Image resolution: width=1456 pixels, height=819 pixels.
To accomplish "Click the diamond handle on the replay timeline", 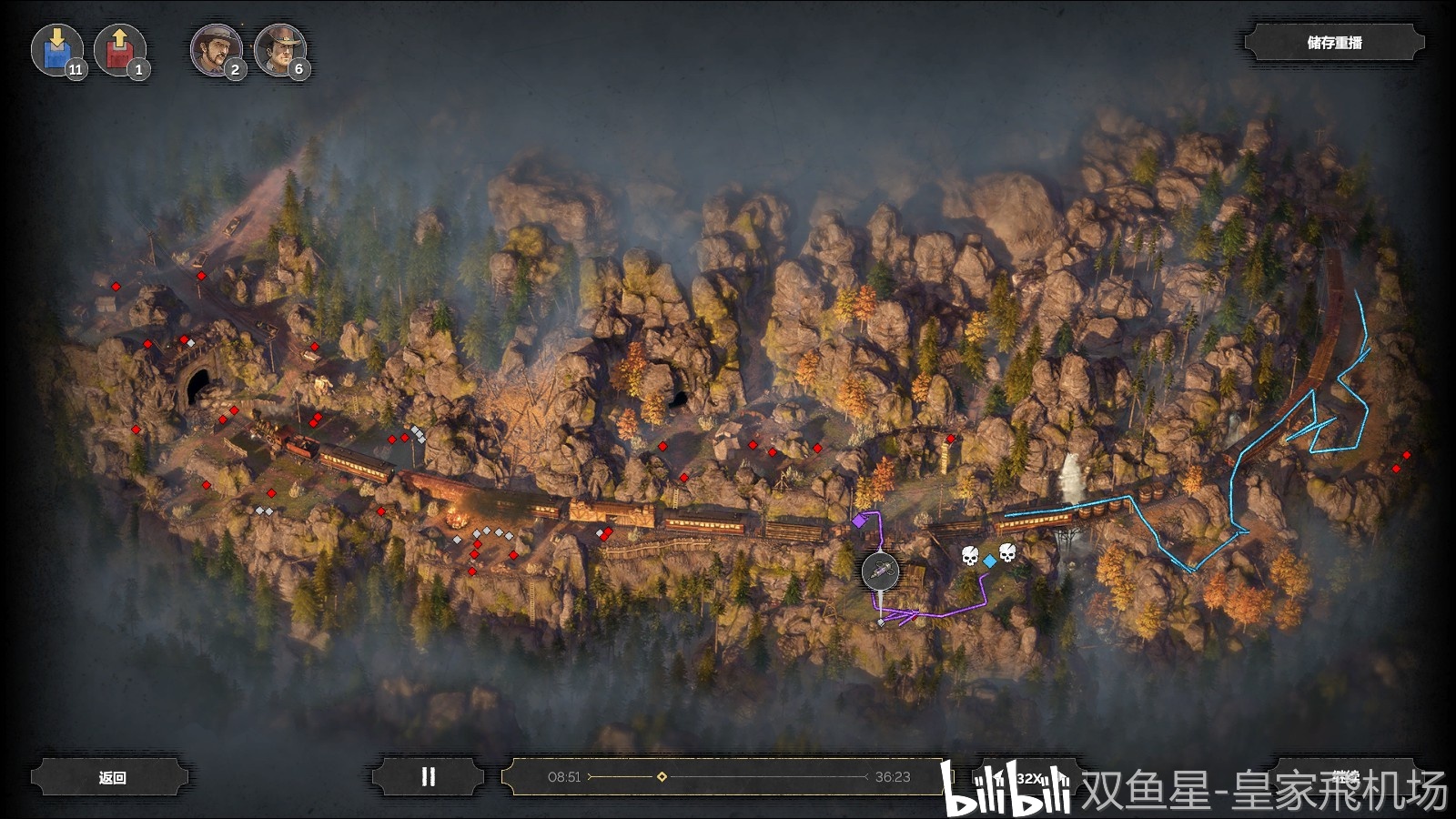I will (662, 776).
